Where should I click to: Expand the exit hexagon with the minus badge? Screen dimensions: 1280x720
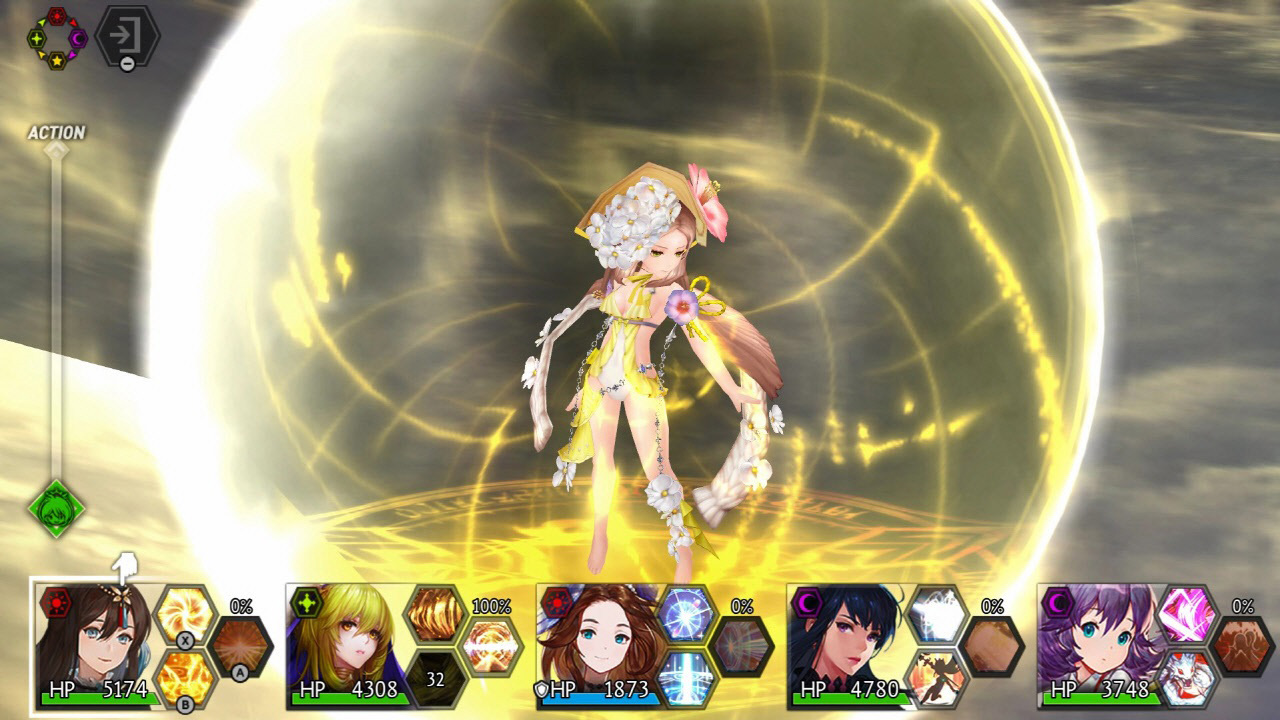pyautogui.click(x=126, y=36)
